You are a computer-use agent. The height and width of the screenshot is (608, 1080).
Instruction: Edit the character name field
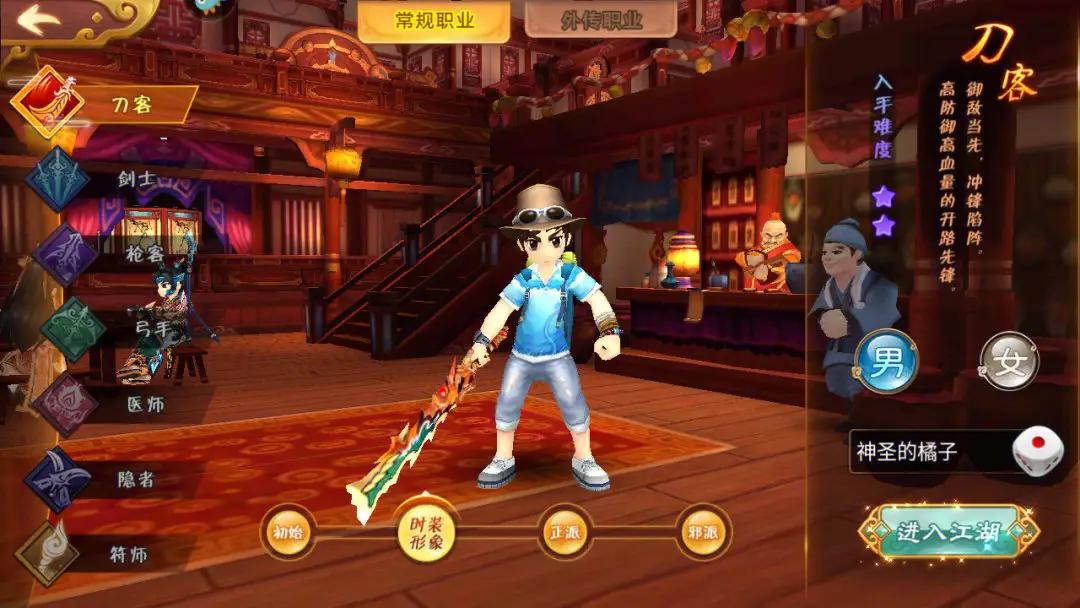[x=925, y=452]
